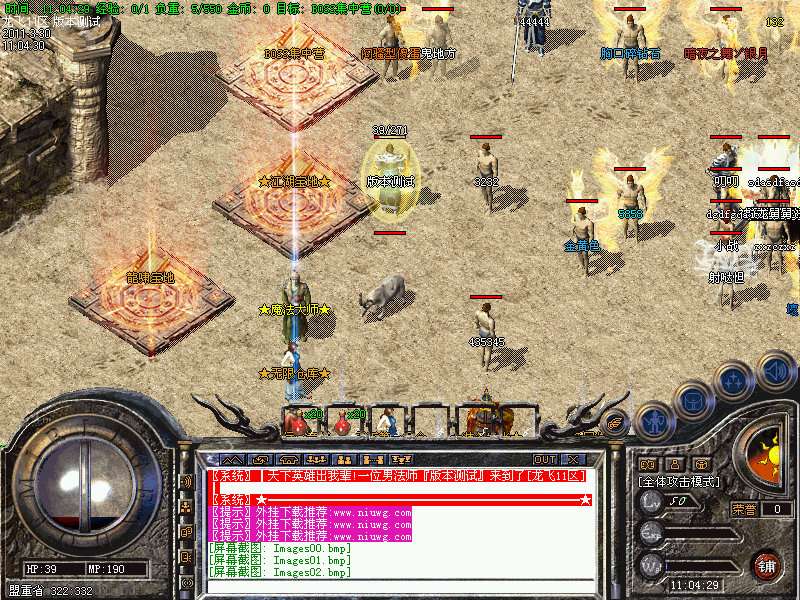Click the small single-person icon button
Viewport: 800px width, 600px height.
[672, 464]
